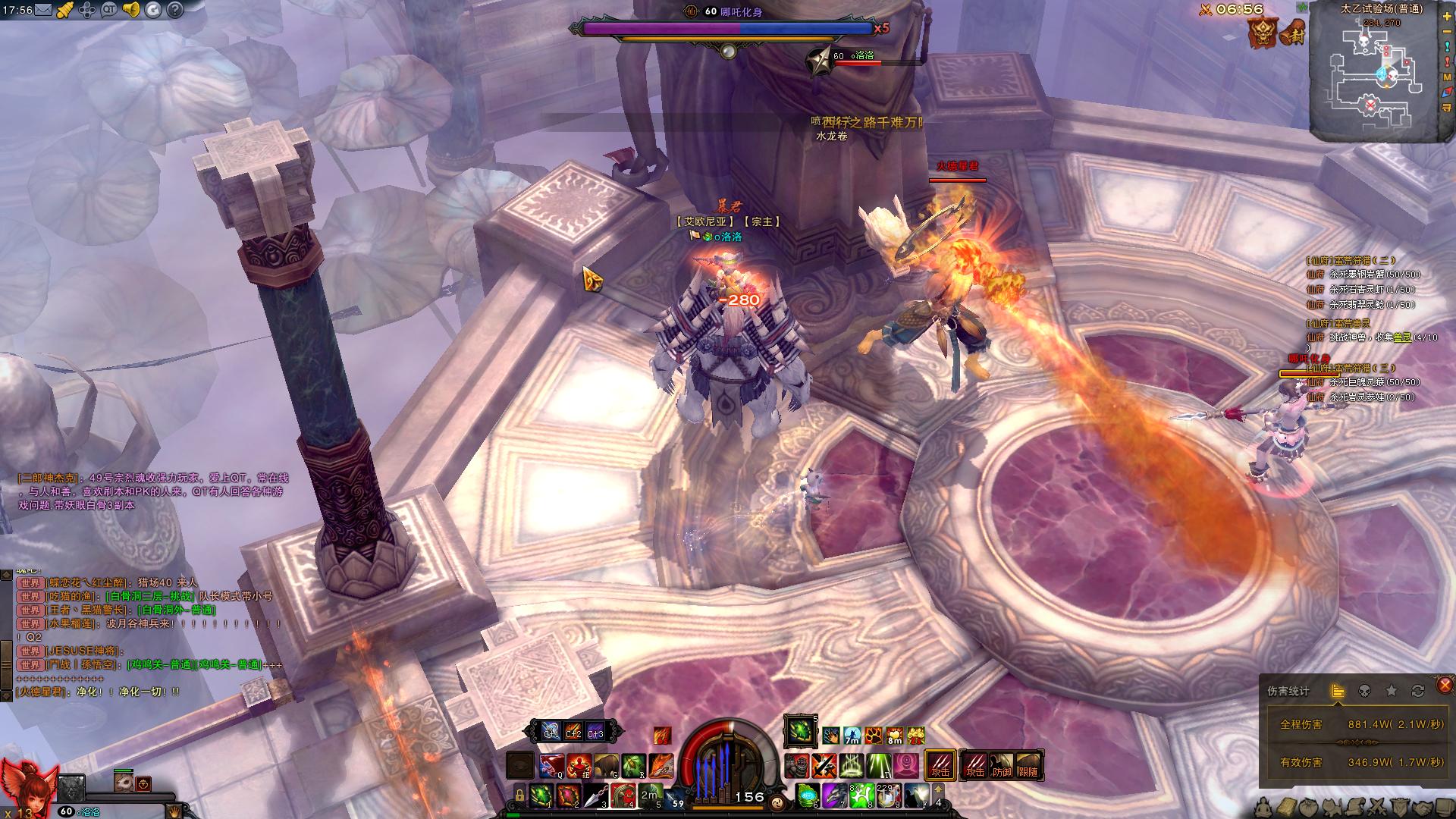Open the star tab in damage statistics
Screen dimensions: 1456x819
1391,691
